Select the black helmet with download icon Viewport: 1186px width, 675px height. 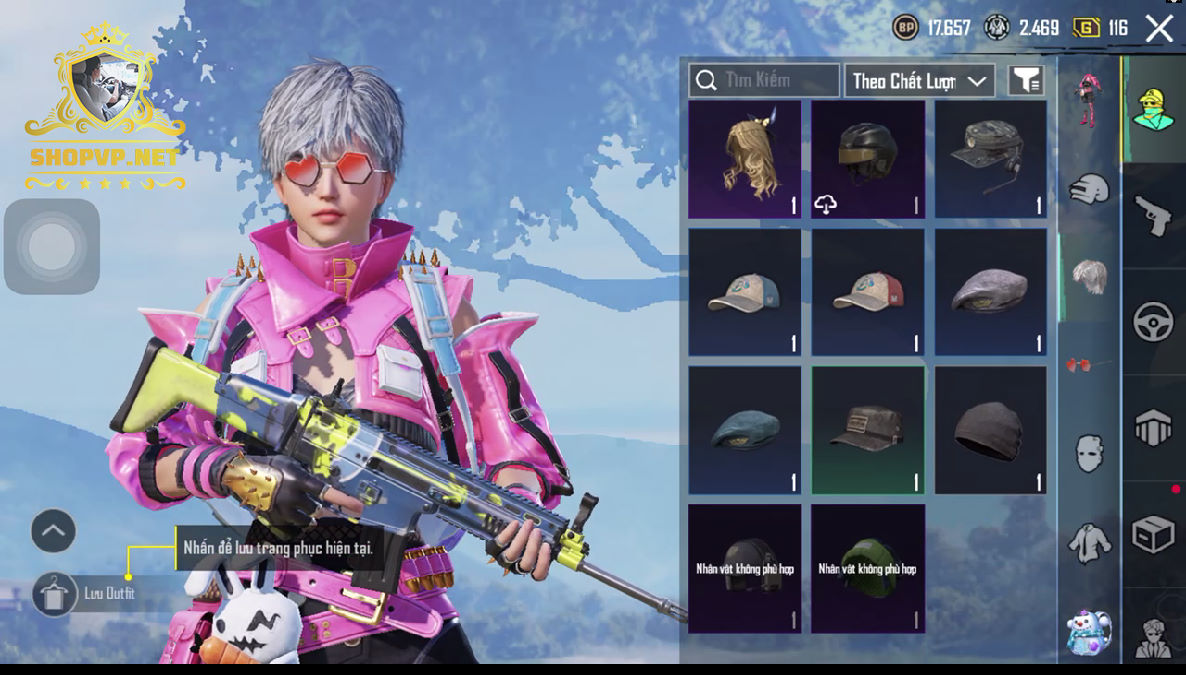[x=867, y=159]
